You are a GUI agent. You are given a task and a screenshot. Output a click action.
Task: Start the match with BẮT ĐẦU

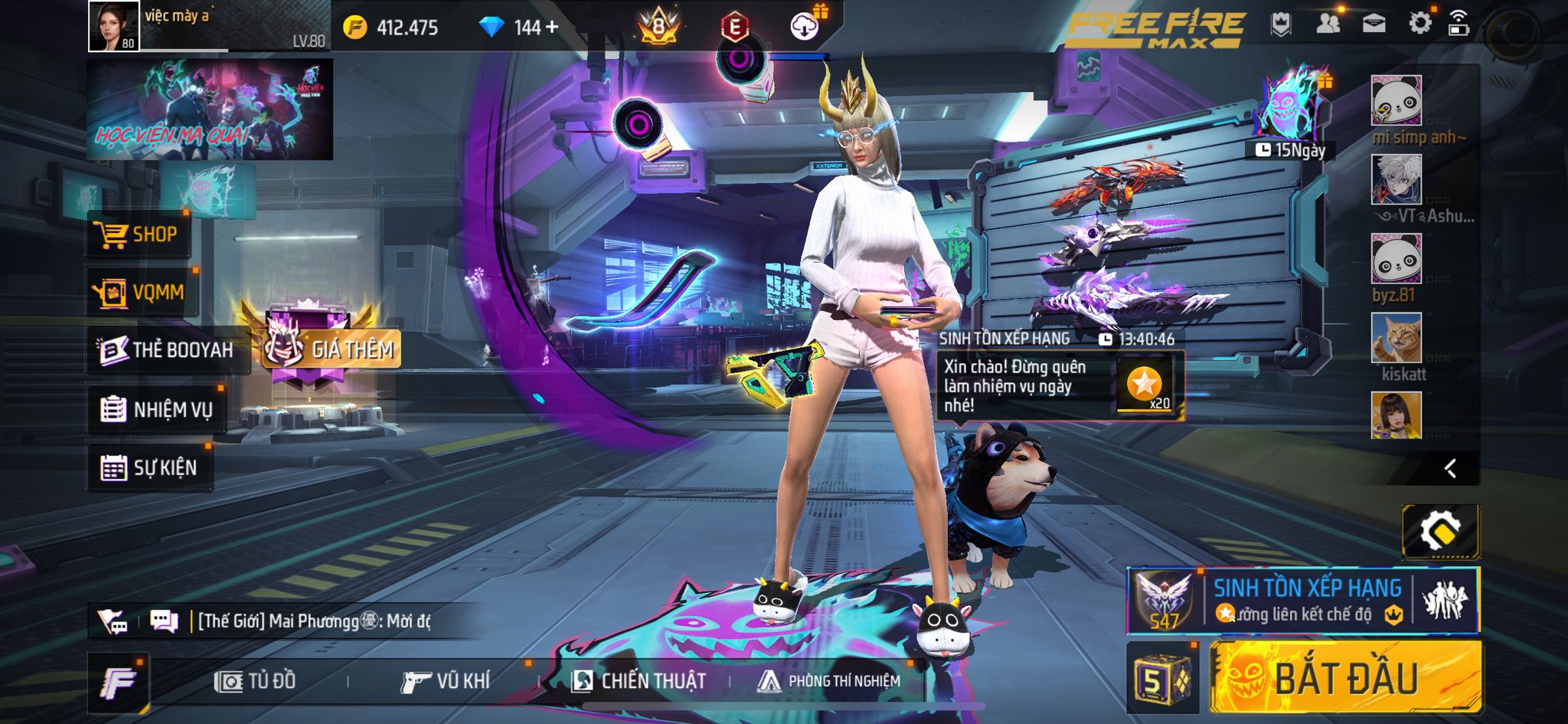(1346, 679)
